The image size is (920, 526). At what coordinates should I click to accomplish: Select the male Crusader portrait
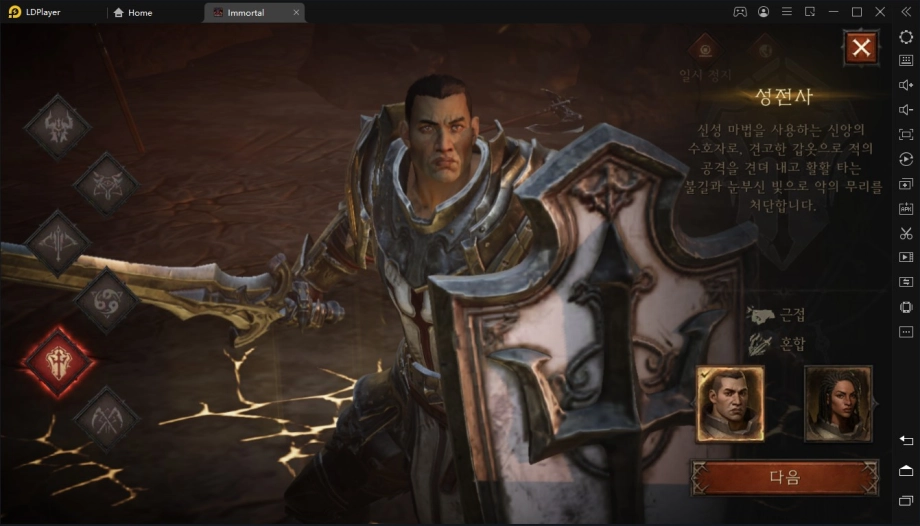click(x=730, y=403)
